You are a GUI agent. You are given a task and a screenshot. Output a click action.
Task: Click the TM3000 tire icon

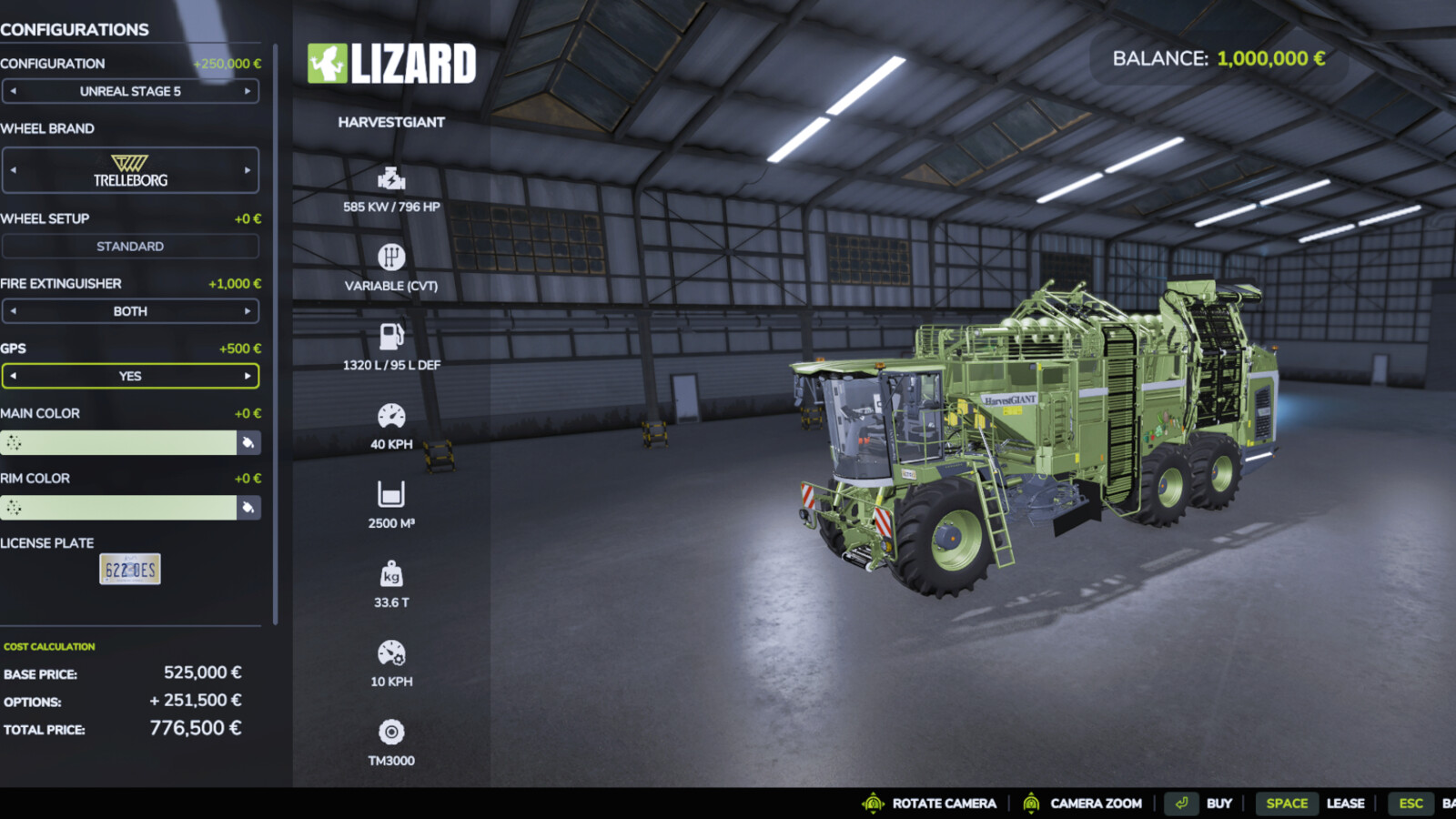(x=391, y=733)
